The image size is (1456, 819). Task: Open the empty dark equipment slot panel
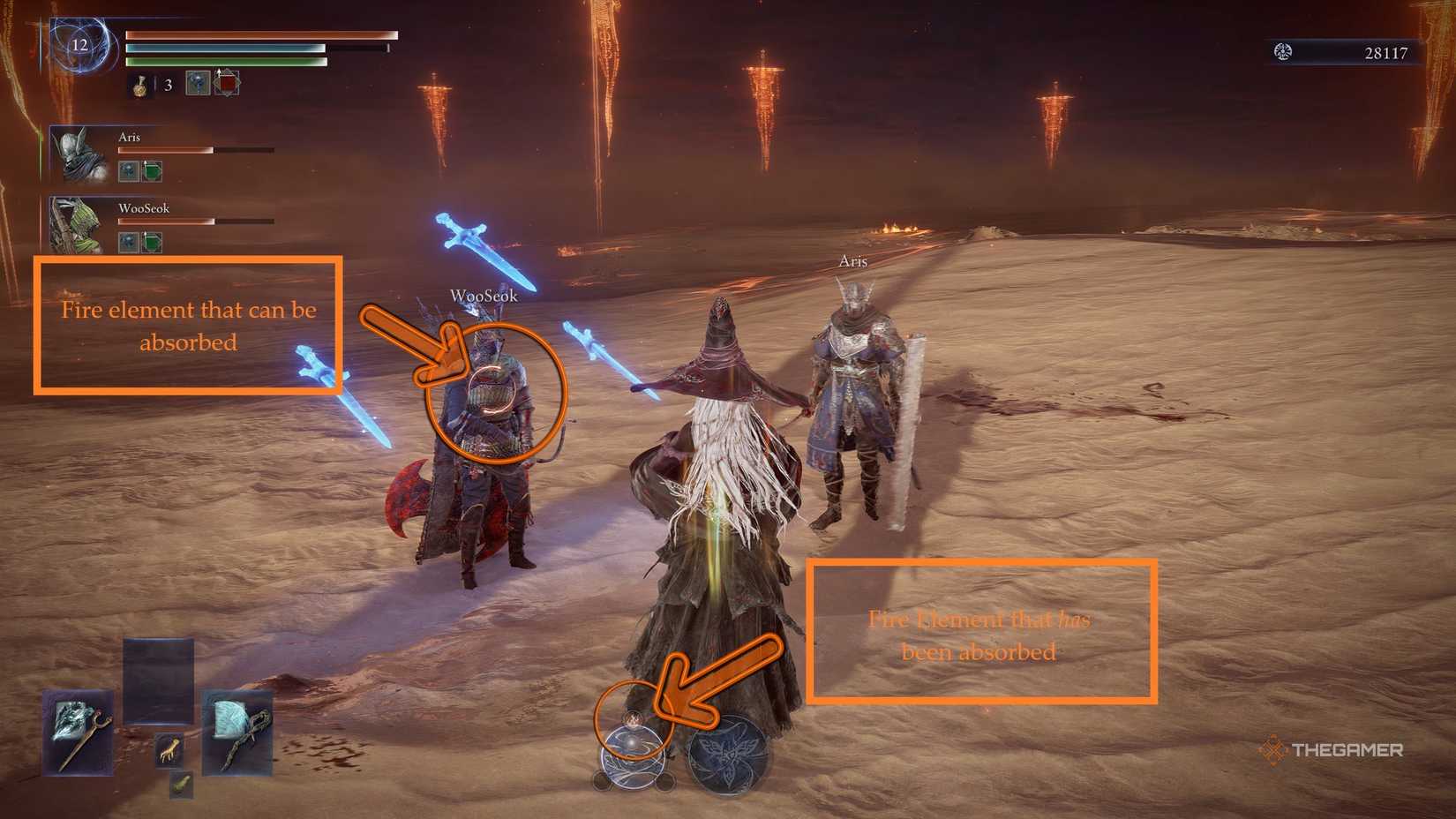158,679
